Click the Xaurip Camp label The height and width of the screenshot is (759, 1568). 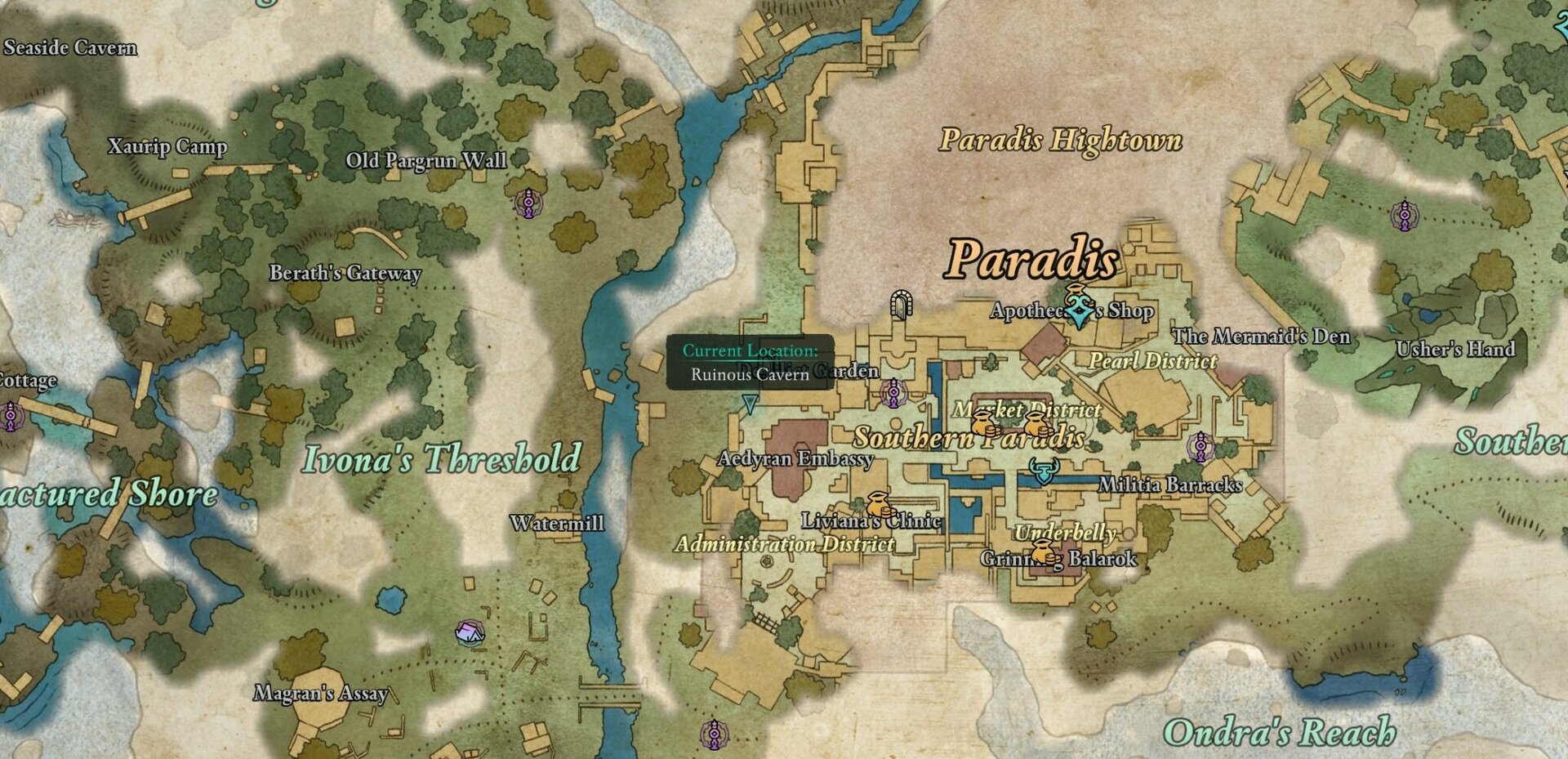coord(169,148)
